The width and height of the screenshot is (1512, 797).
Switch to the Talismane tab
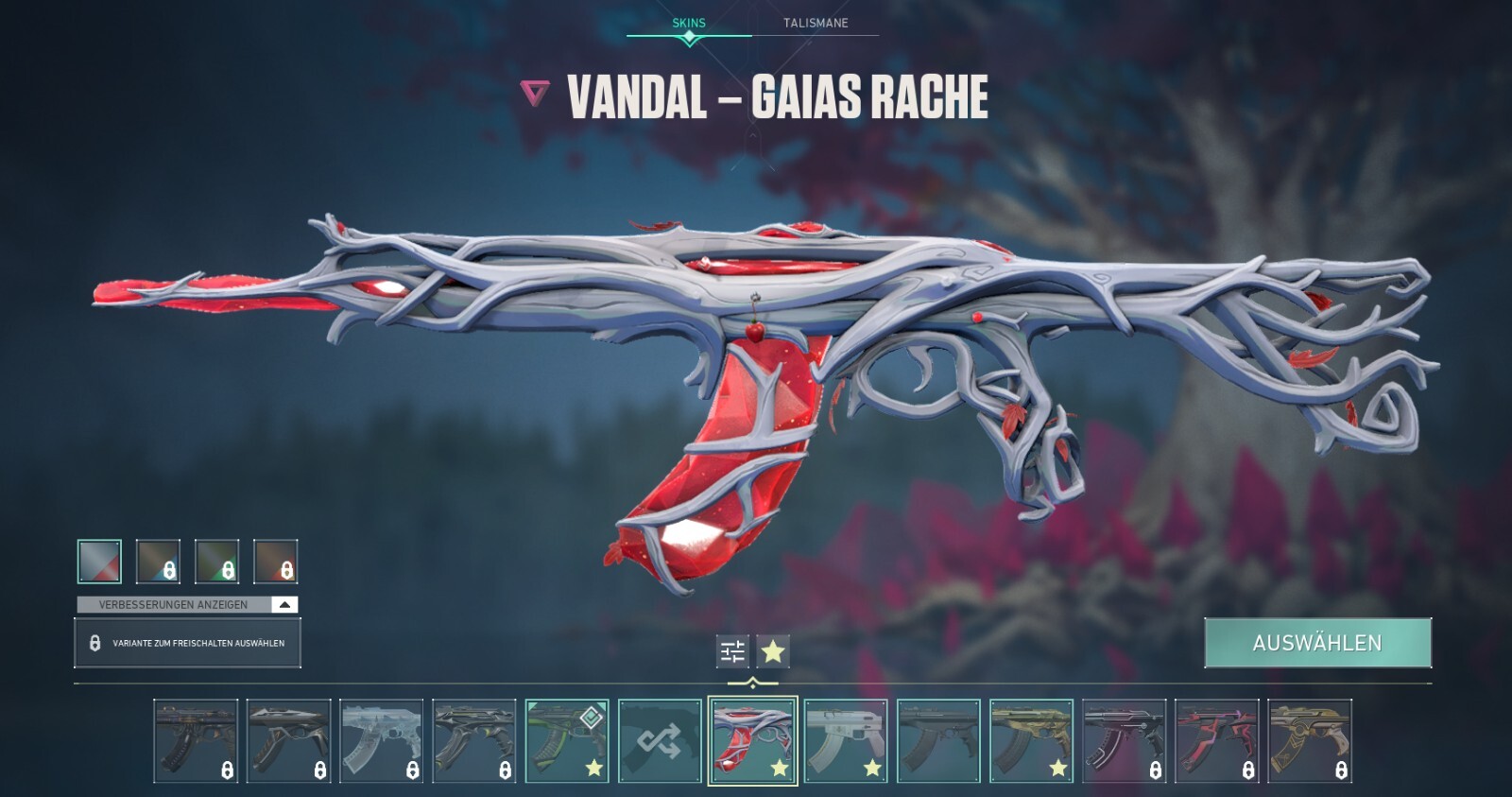click(816, 23)
